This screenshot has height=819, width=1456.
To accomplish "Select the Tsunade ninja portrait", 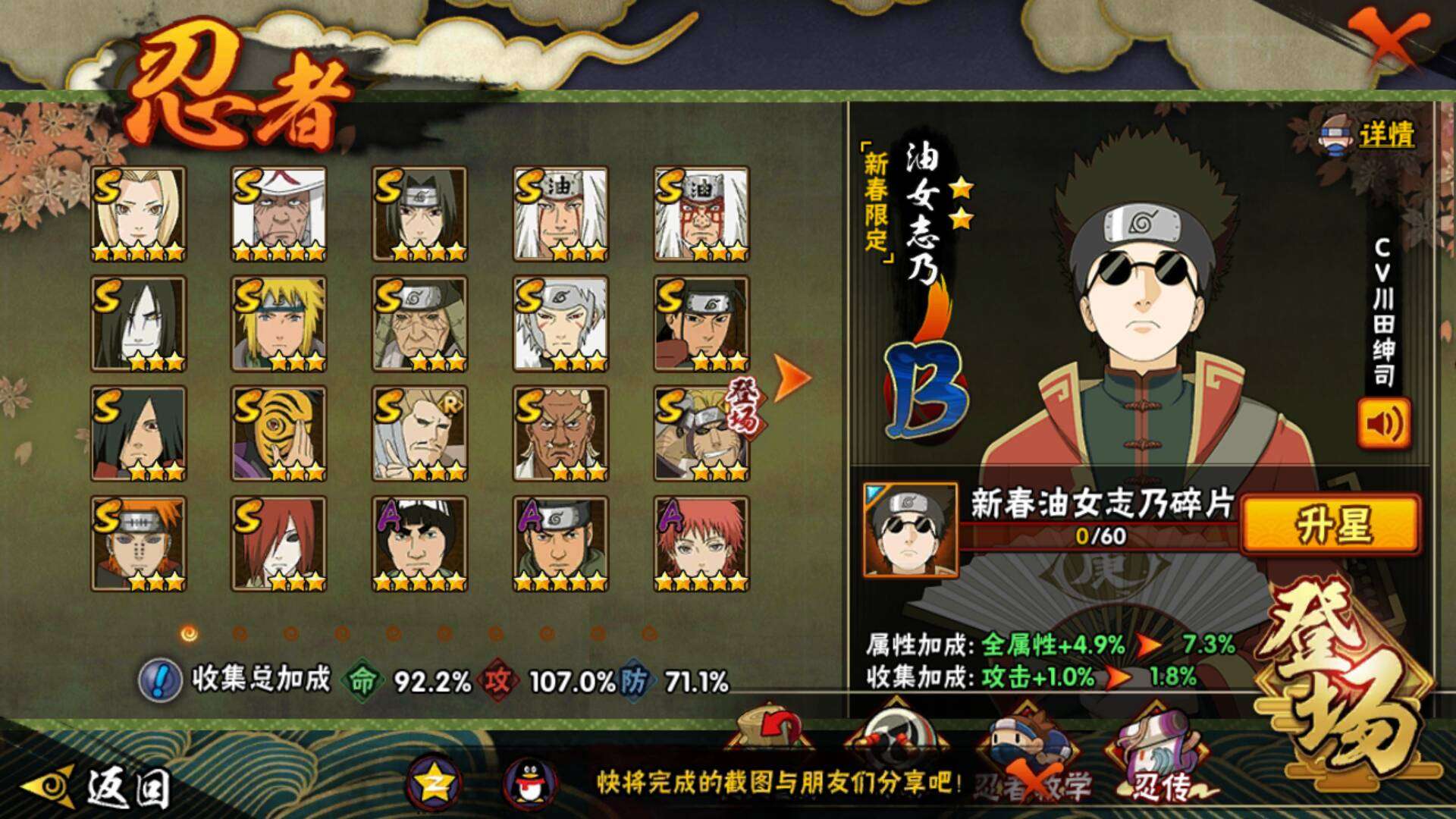I will click(x=138, y=214).
